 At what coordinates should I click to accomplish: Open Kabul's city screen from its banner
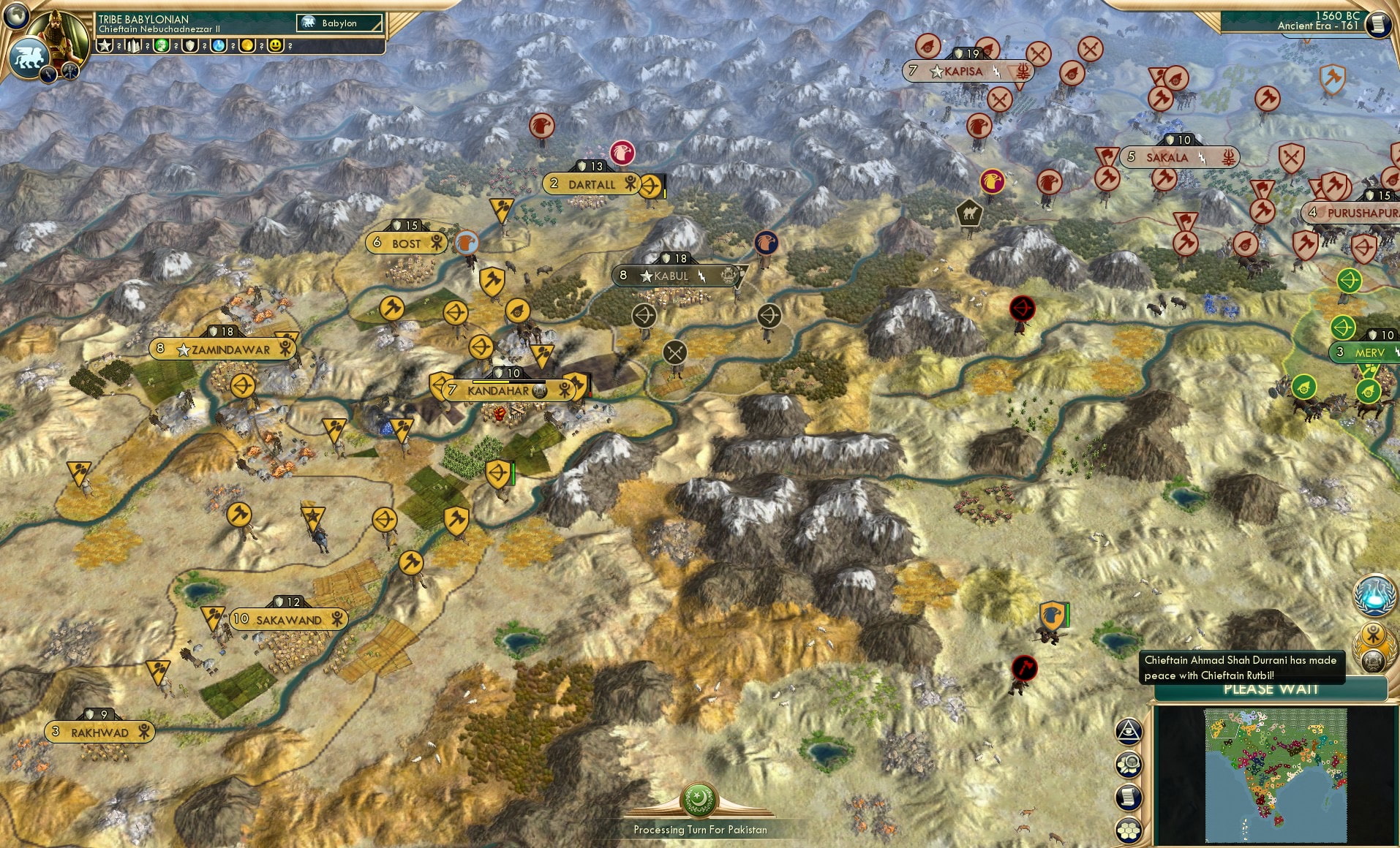click(671, 276)
